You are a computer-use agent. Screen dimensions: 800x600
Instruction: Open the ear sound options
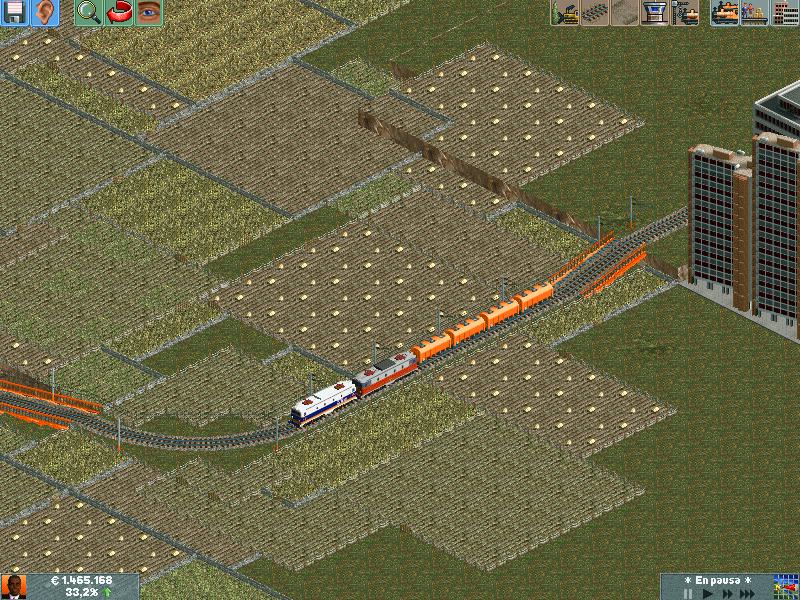pos(45,13)
